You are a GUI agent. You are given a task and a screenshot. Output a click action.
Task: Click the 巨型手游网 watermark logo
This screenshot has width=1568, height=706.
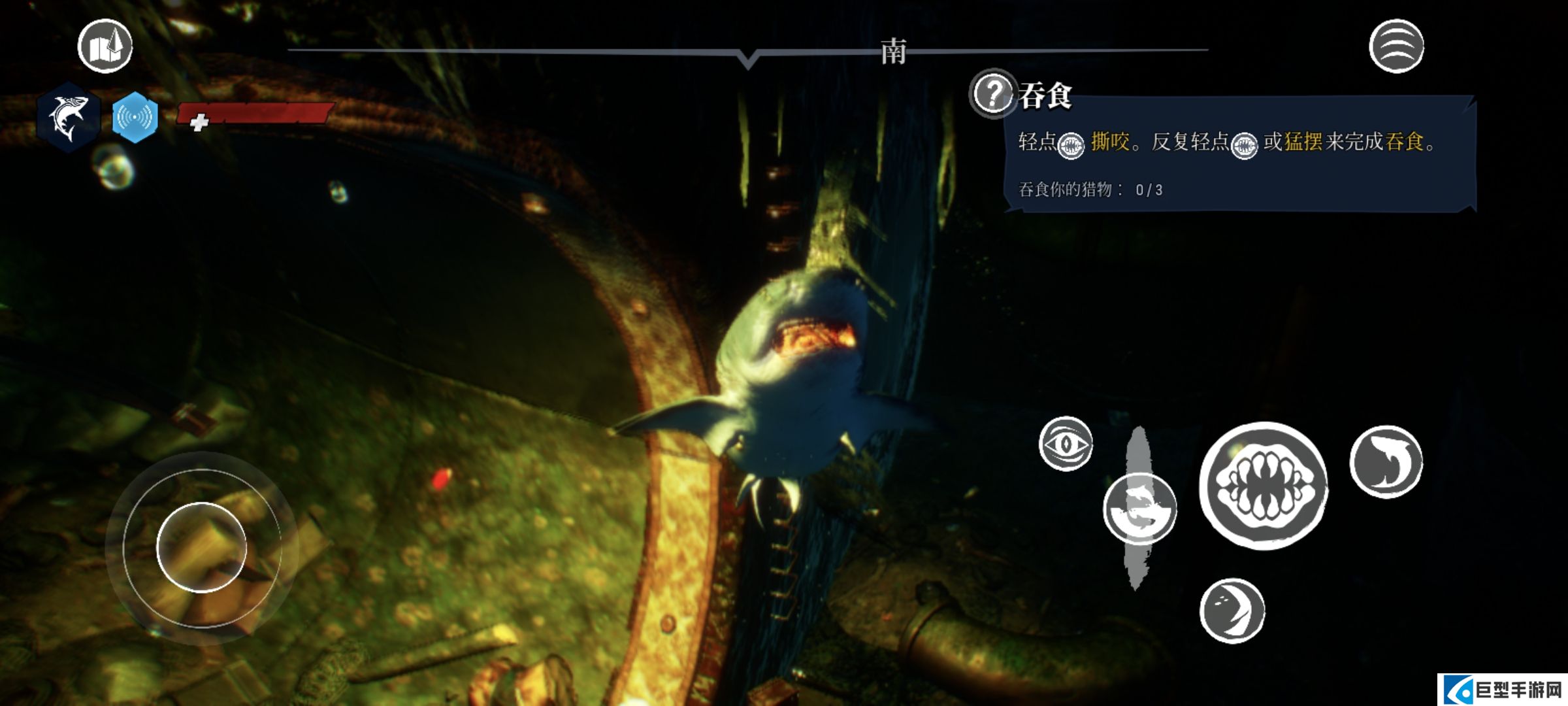click(1503, 690)
